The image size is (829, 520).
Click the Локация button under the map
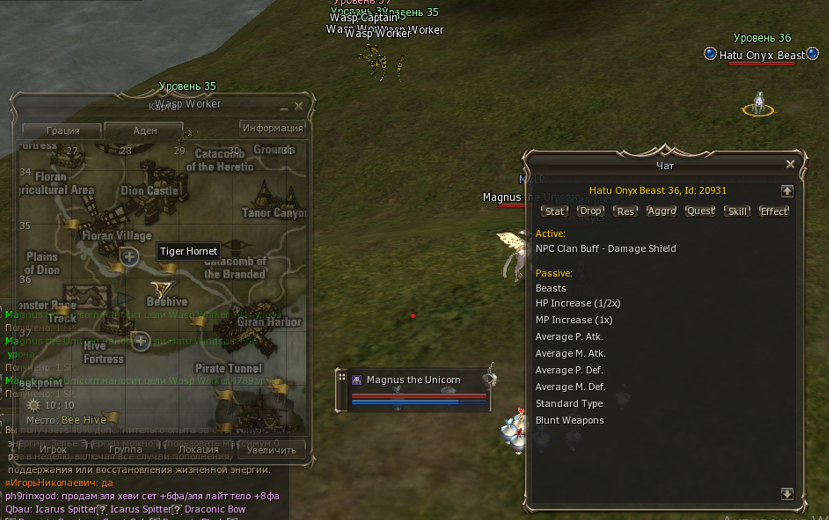coord(198,450)
